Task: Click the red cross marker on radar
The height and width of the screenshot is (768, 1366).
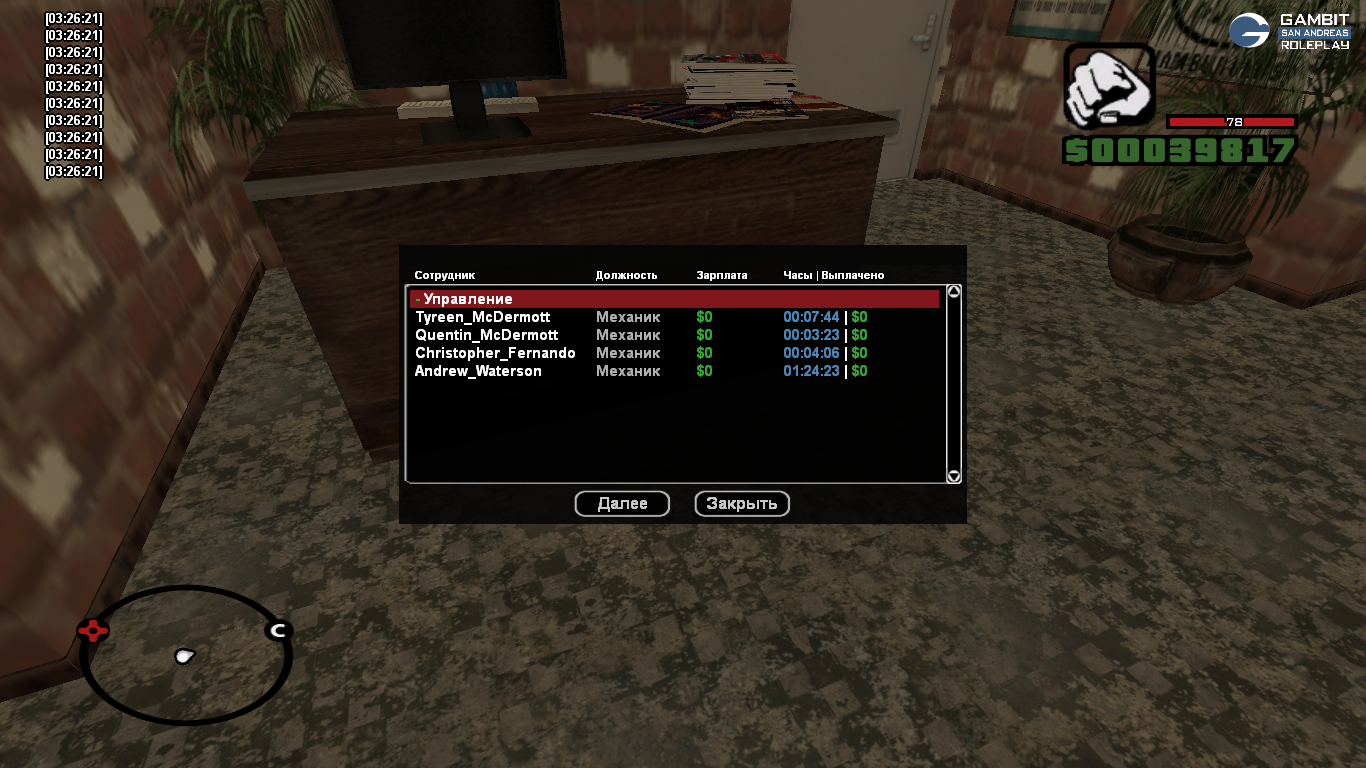Action: 93,630
